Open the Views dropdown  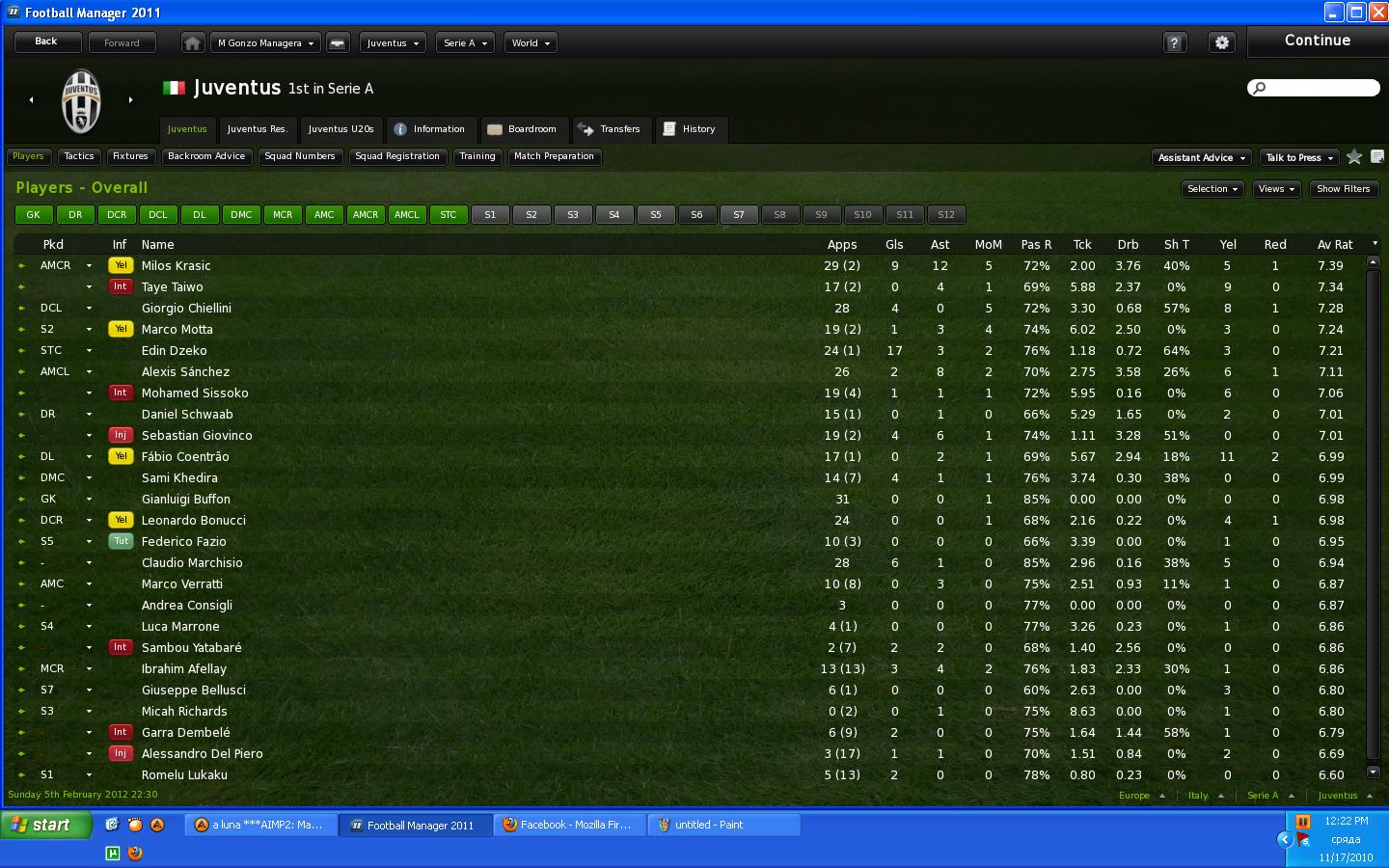click(x=1276, y=189)
